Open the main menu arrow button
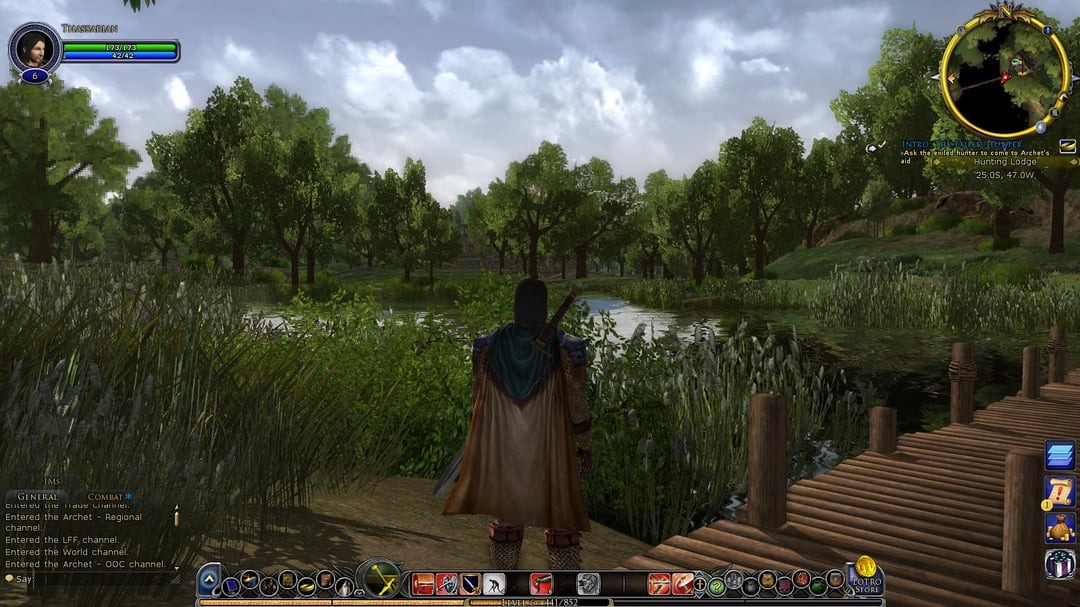Image resolution: width=1080 pixels, height=607 pixels. pyautogui.click(x=208, y=580)
